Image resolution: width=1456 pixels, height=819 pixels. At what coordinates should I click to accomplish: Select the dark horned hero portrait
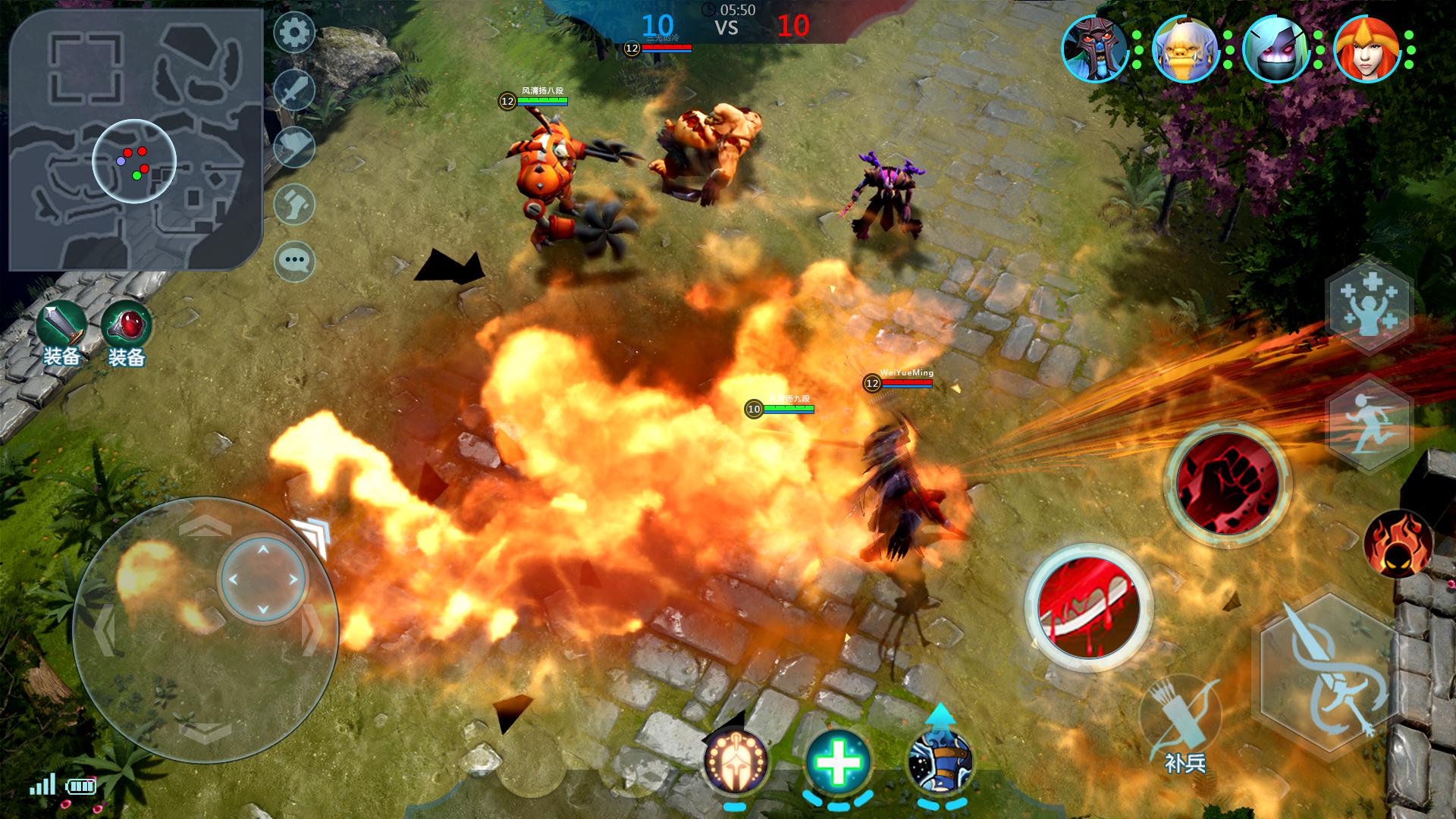[x=1094, y=49]
